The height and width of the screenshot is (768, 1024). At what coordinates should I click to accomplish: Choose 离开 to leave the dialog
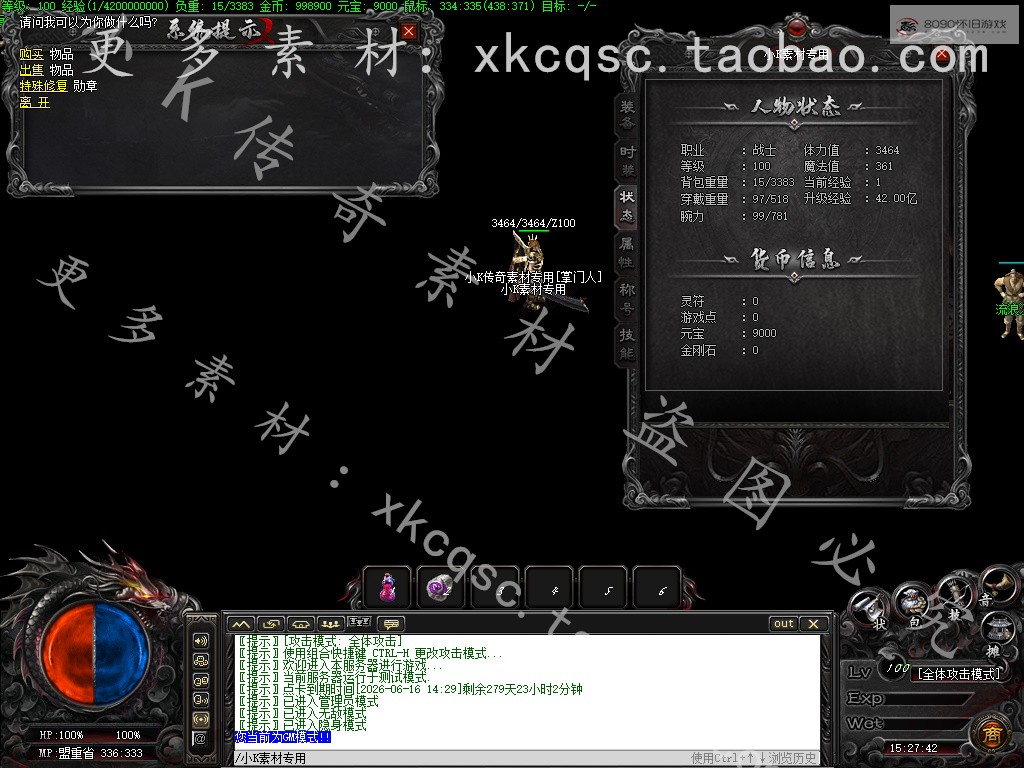pyautogui.click(x=34, y=102)
